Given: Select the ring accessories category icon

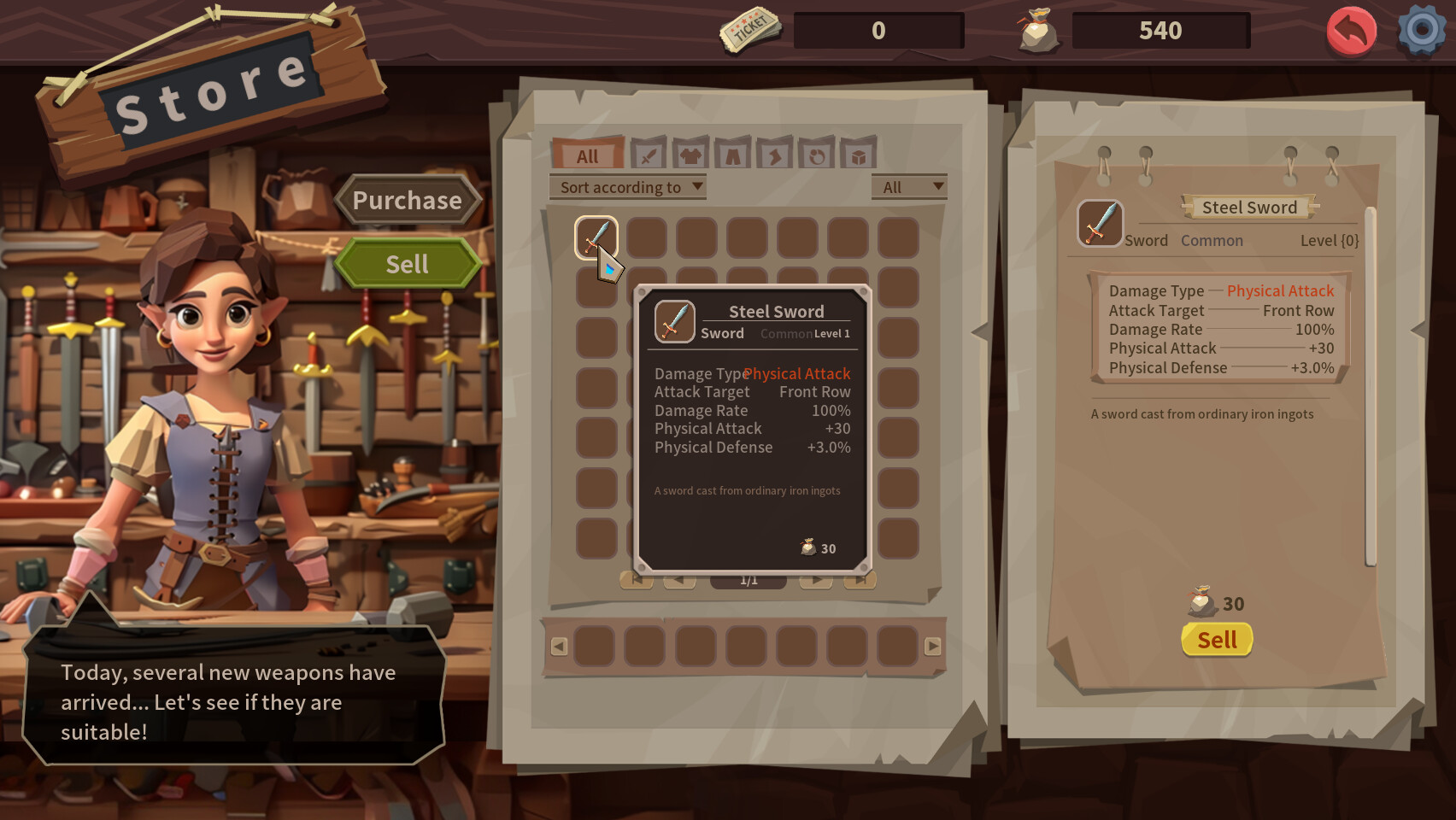Looking at the screenshot, I should click(x=818, y=155).
